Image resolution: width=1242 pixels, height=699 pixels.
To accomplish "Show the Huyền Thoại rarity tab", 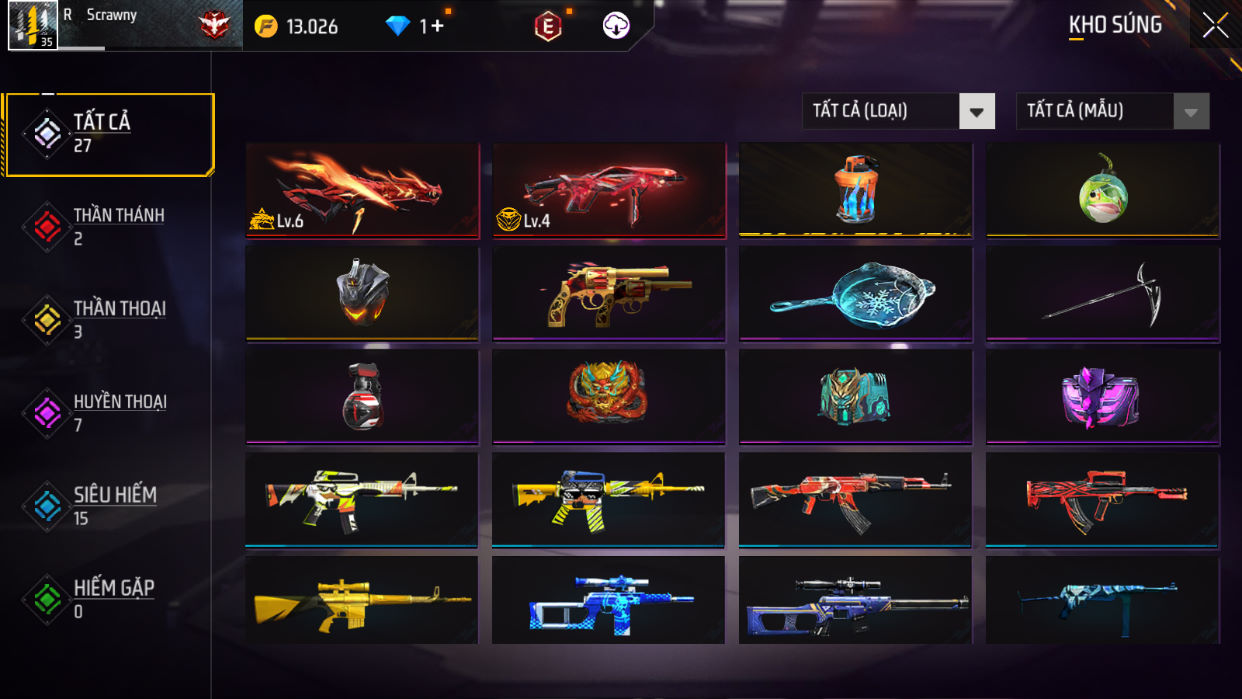I will coord(110,413).
